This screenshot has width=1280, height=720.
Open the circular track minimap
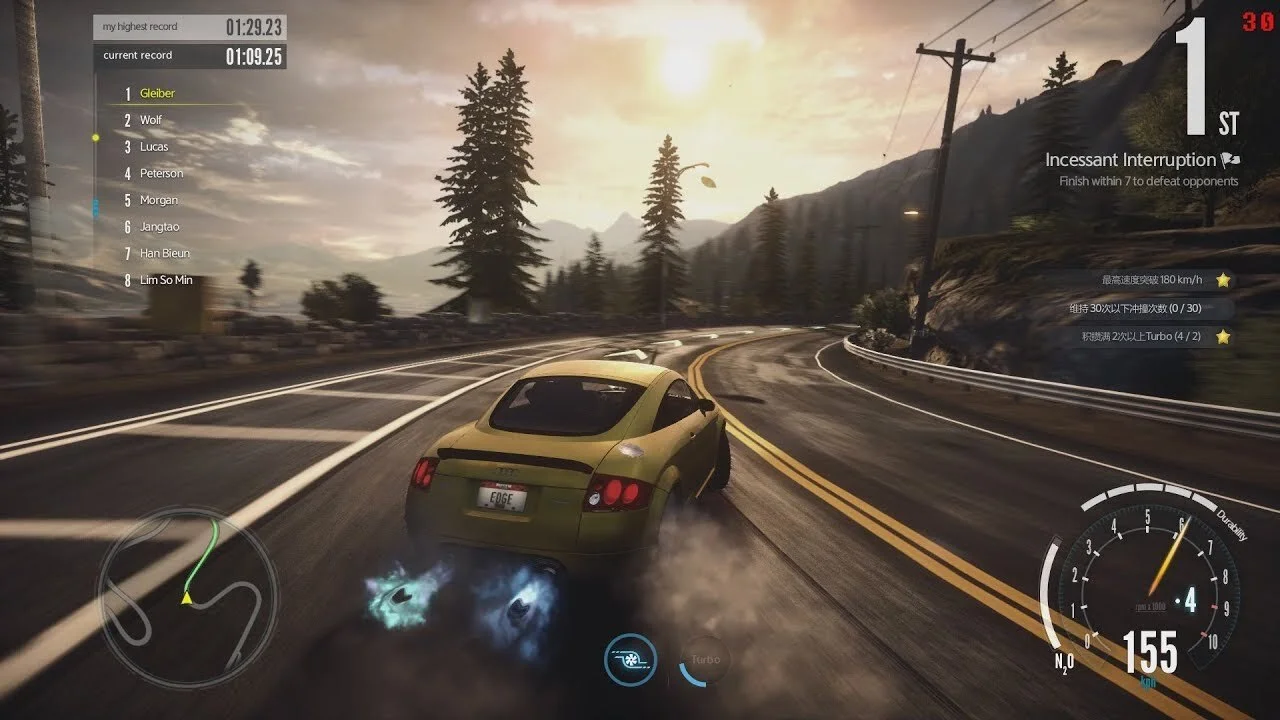(x=186, y=596)
